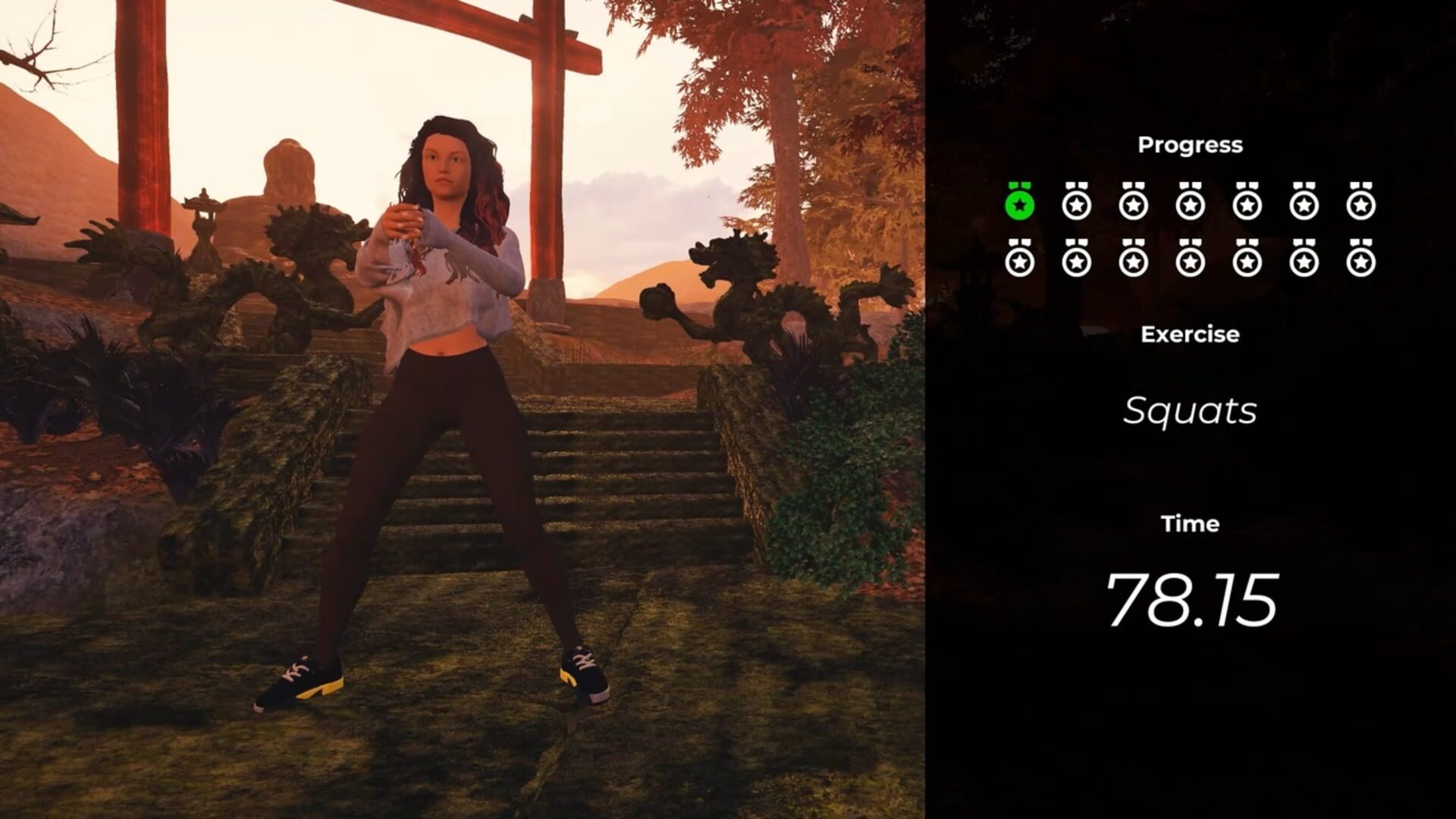Select the green completed medal icon
Image resolution: width=1456 pixels, height=819 pixels.
[1020, 203]
